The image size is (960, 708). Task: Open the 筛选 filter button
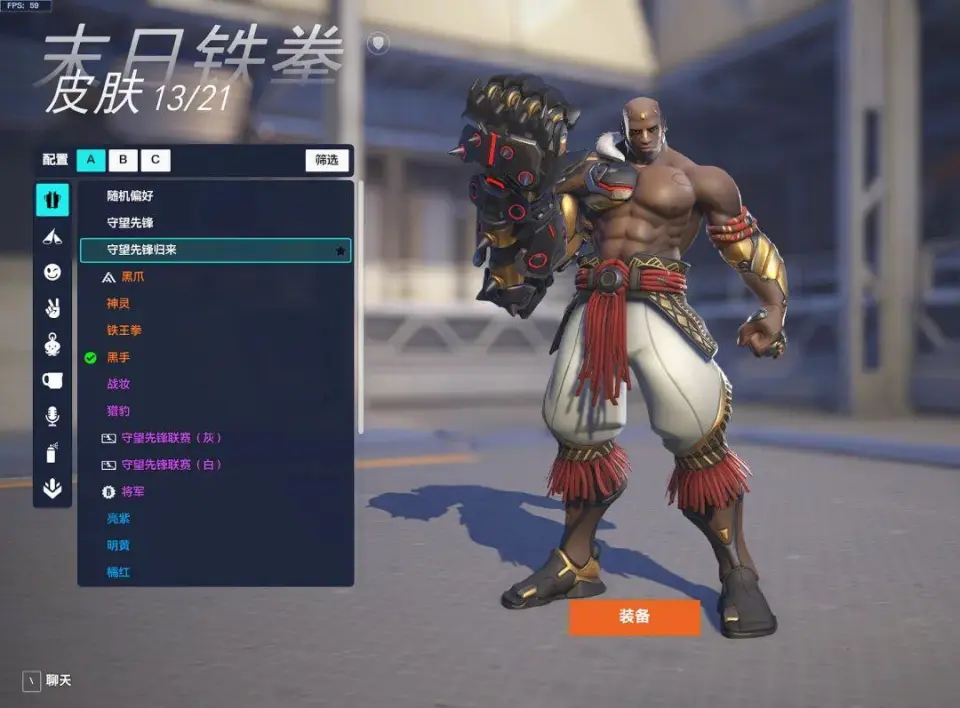pyautogui.click(x=327, y=159)
